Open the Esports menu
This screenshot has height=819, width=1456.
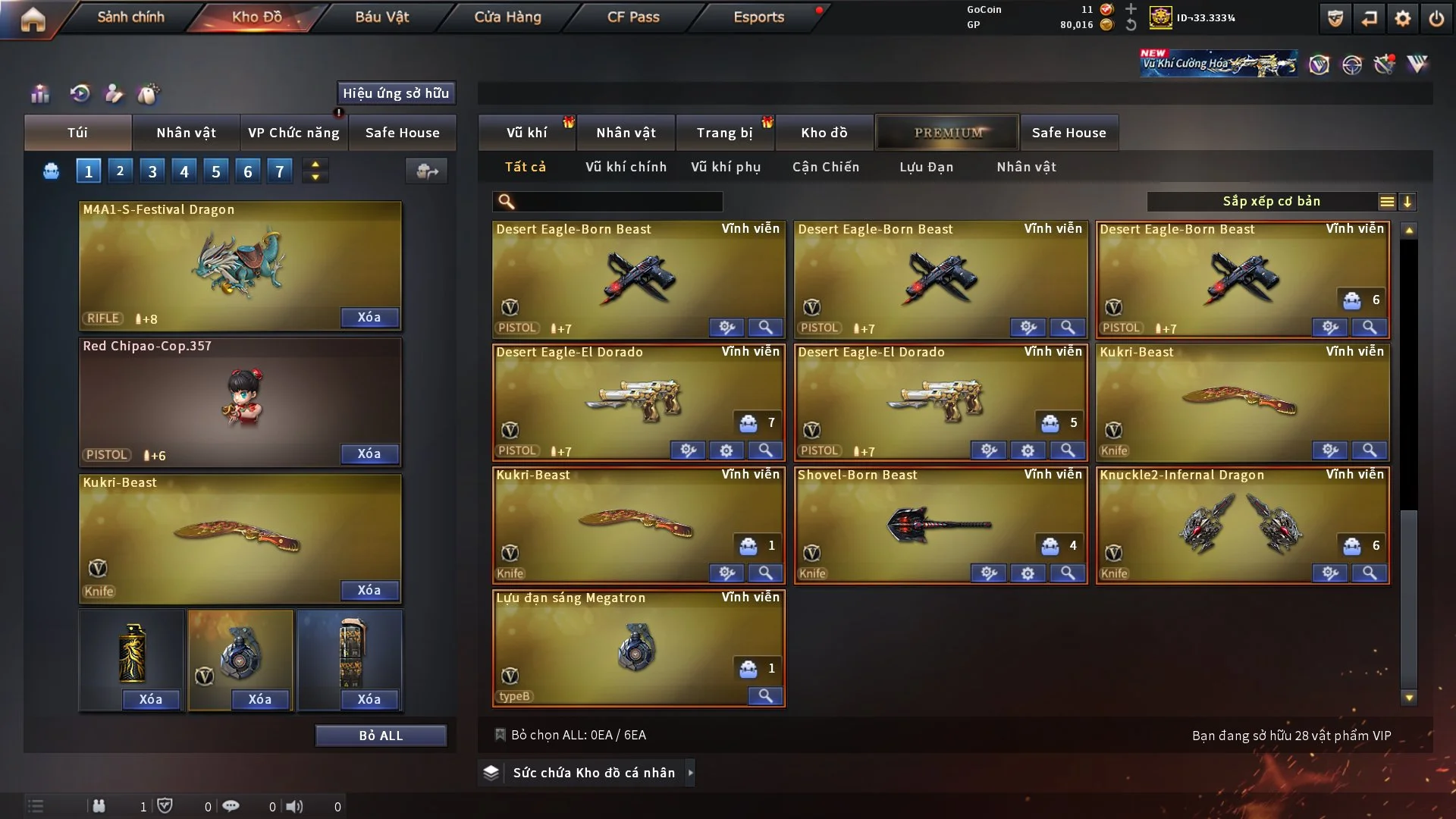click(758, 17)
